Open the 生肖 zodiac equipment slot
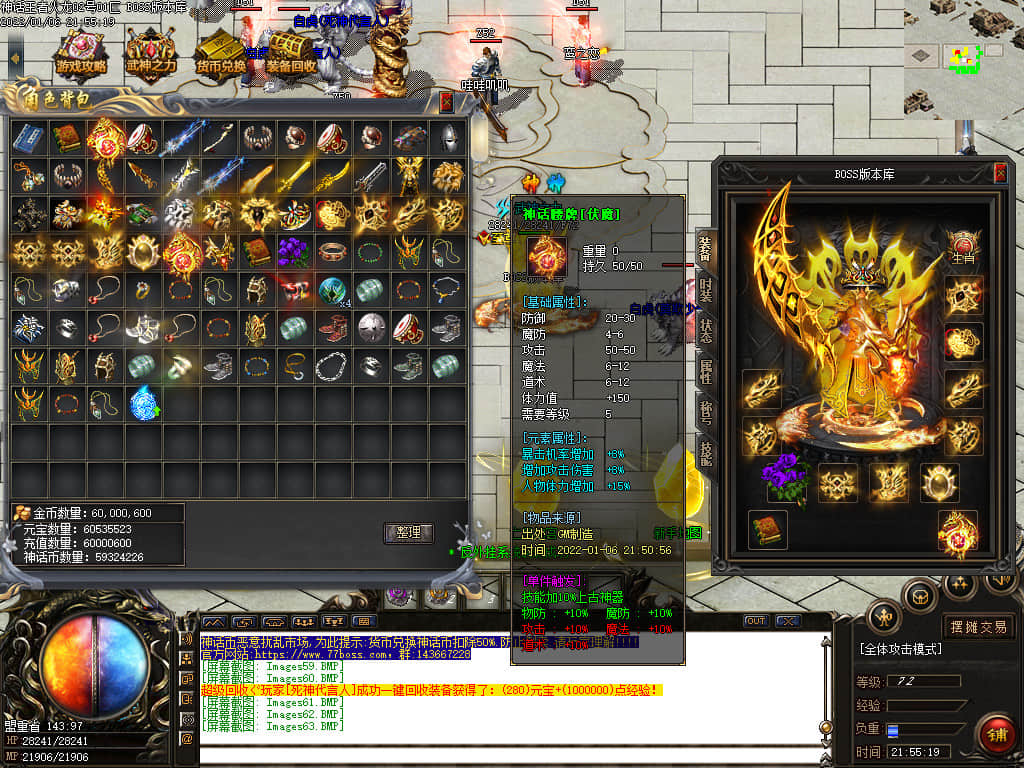 tap(964, 247)
